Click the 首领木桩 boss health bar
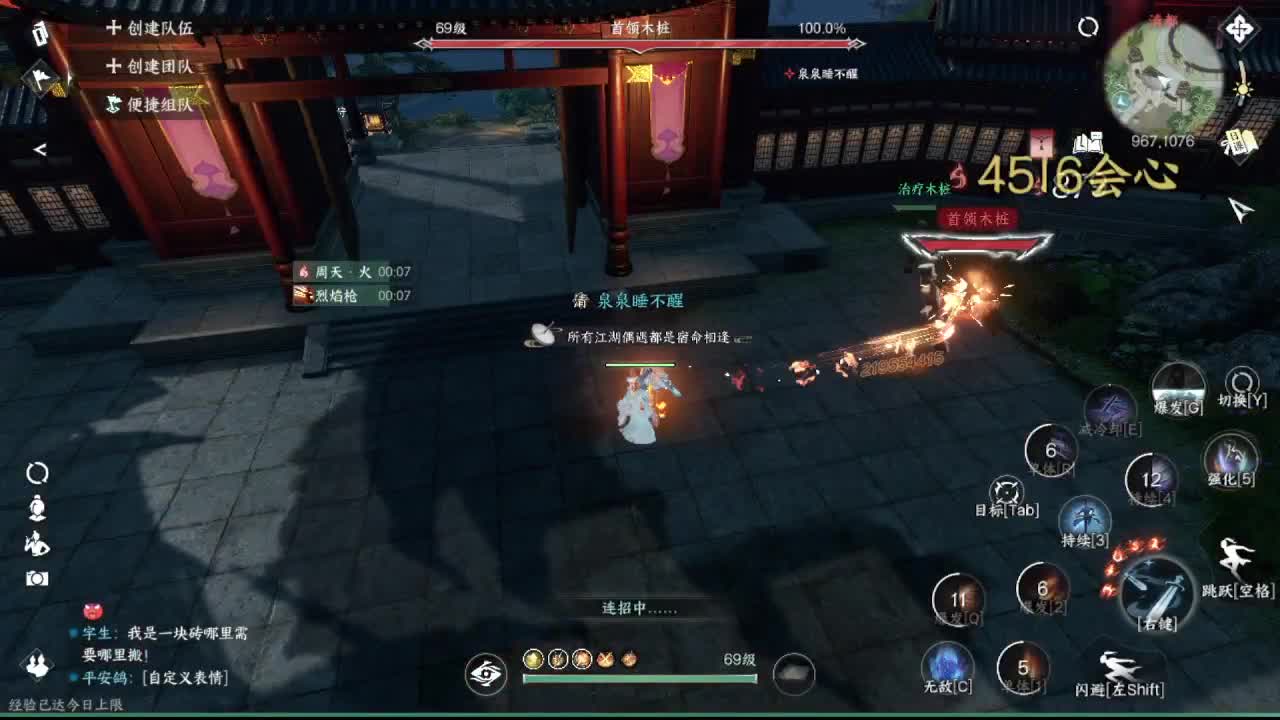1280x720 pixels. coord(639,42)
